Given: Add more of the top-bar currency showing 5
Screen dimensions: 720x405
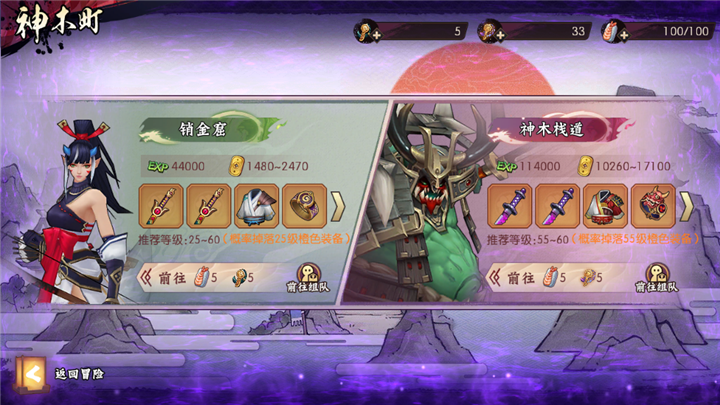Looking at the screenshot, I should point(362,33).
